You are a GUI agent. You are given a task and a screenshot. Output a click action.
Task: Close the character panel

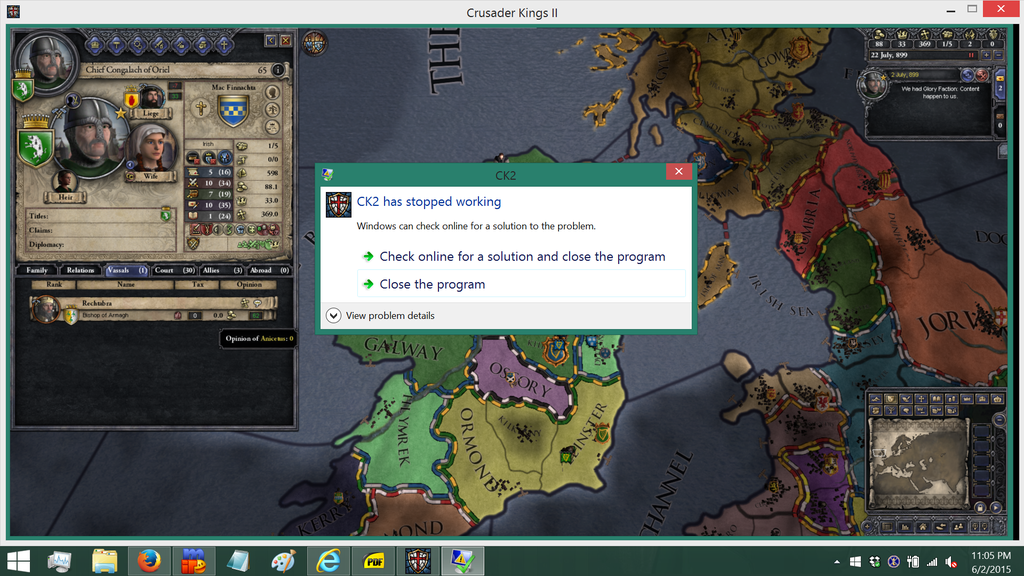point(286,41)
